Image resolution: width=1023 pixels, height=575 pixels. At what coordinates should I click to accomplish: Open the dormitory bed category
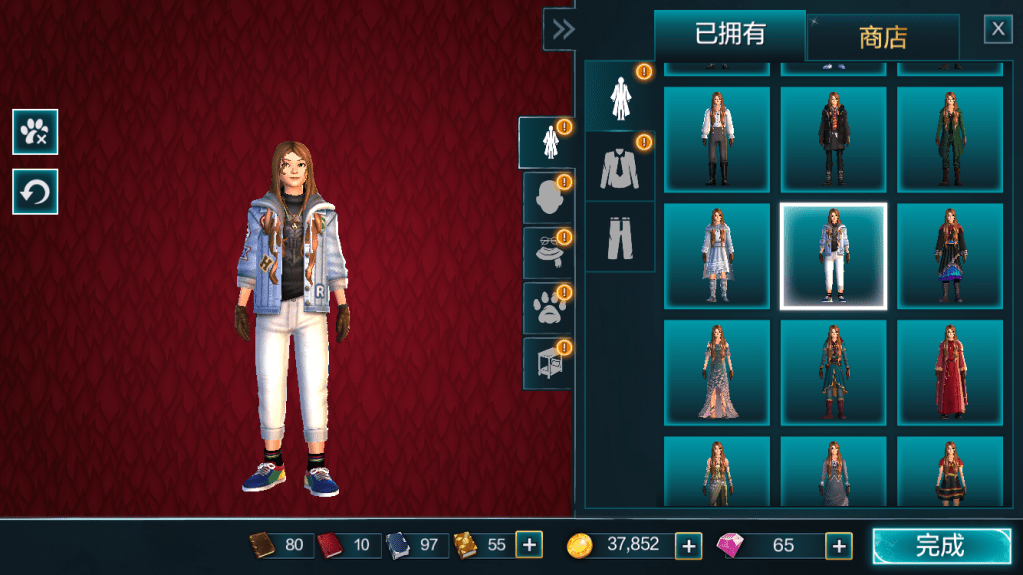pos(547,362)
